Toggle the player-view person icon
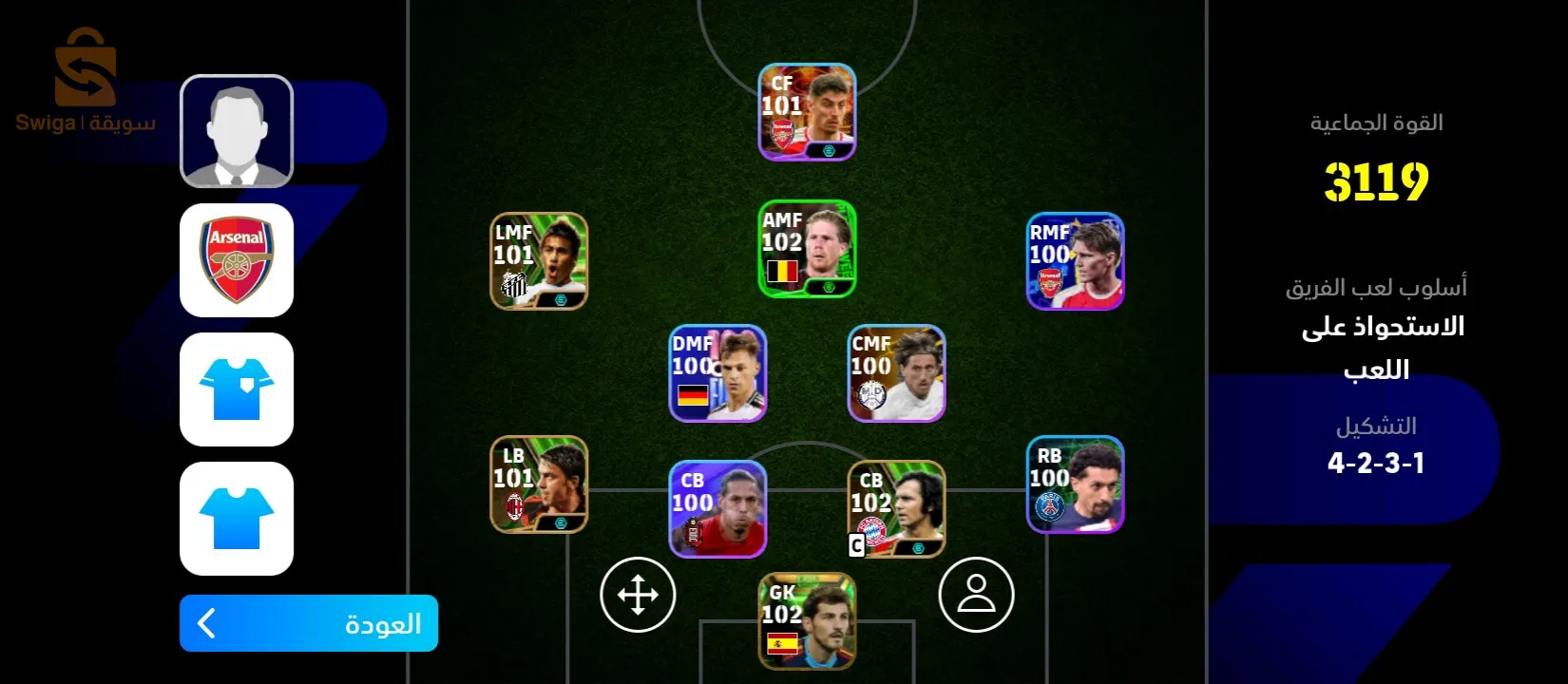The image size is (1568, 684). tap(975, 596)
